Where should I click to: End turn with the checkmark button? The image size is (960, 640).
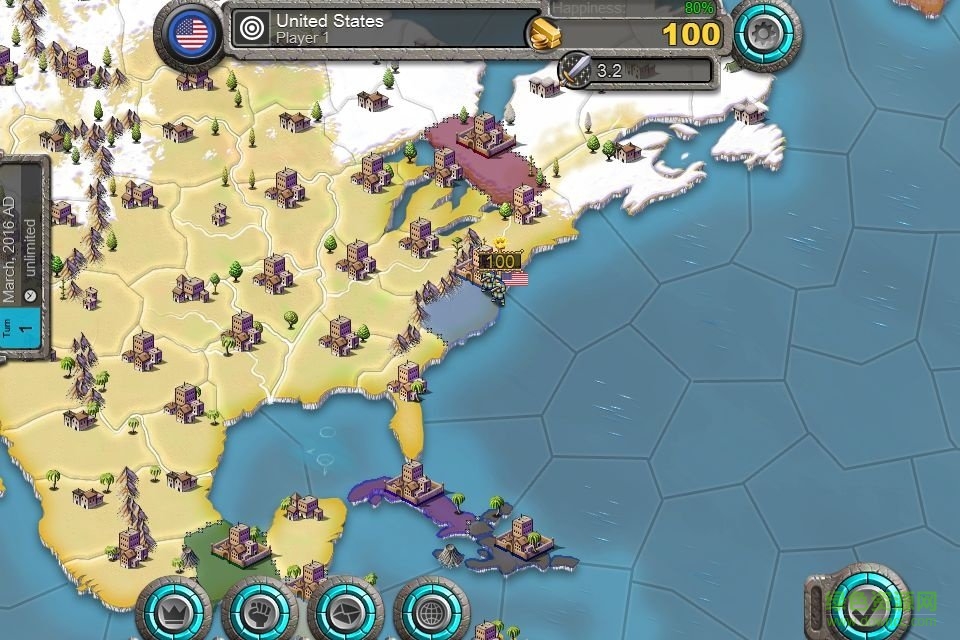[x=866, y=603]
